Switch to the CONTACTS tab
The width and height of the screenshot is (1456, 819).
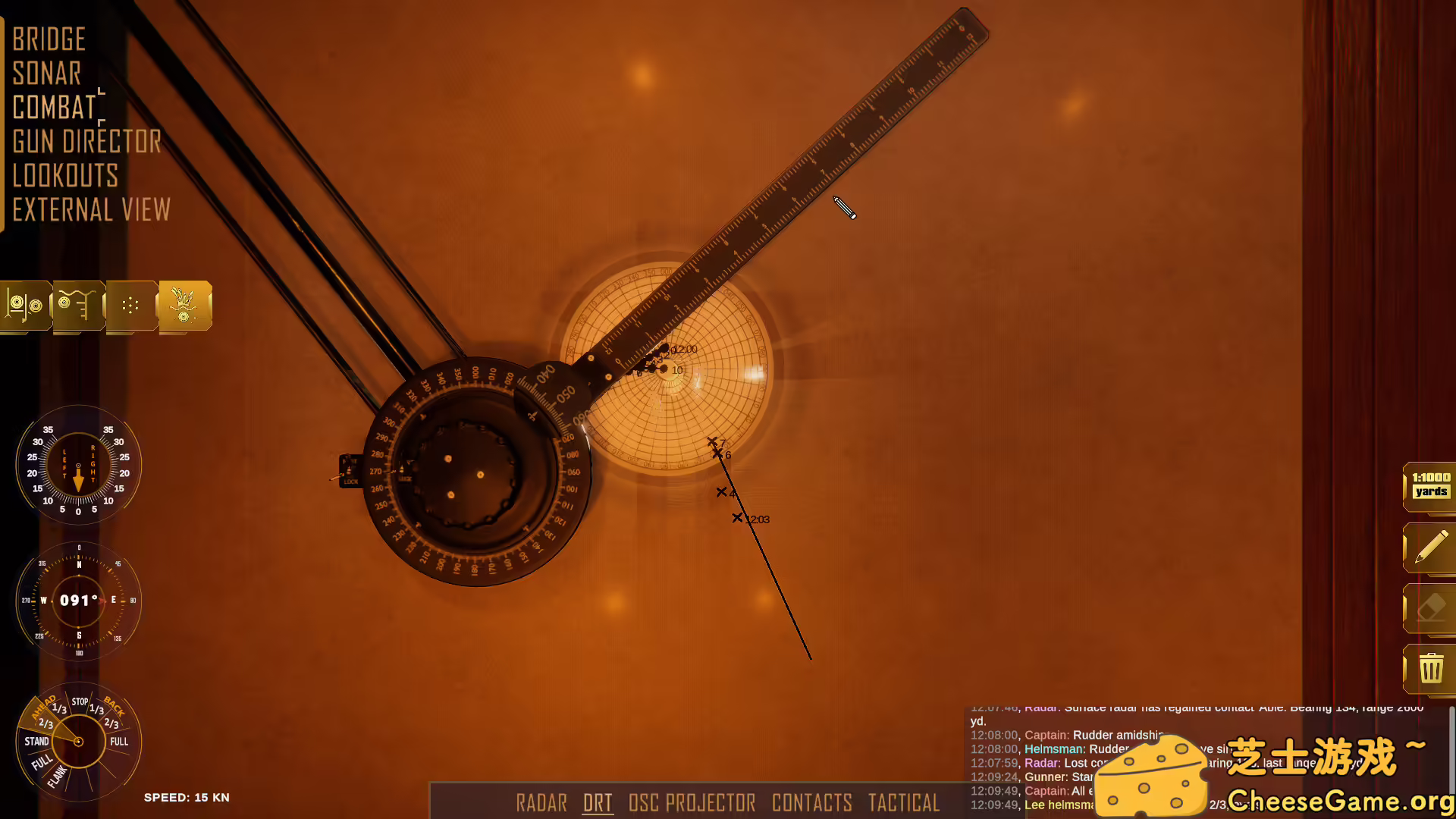812,803
